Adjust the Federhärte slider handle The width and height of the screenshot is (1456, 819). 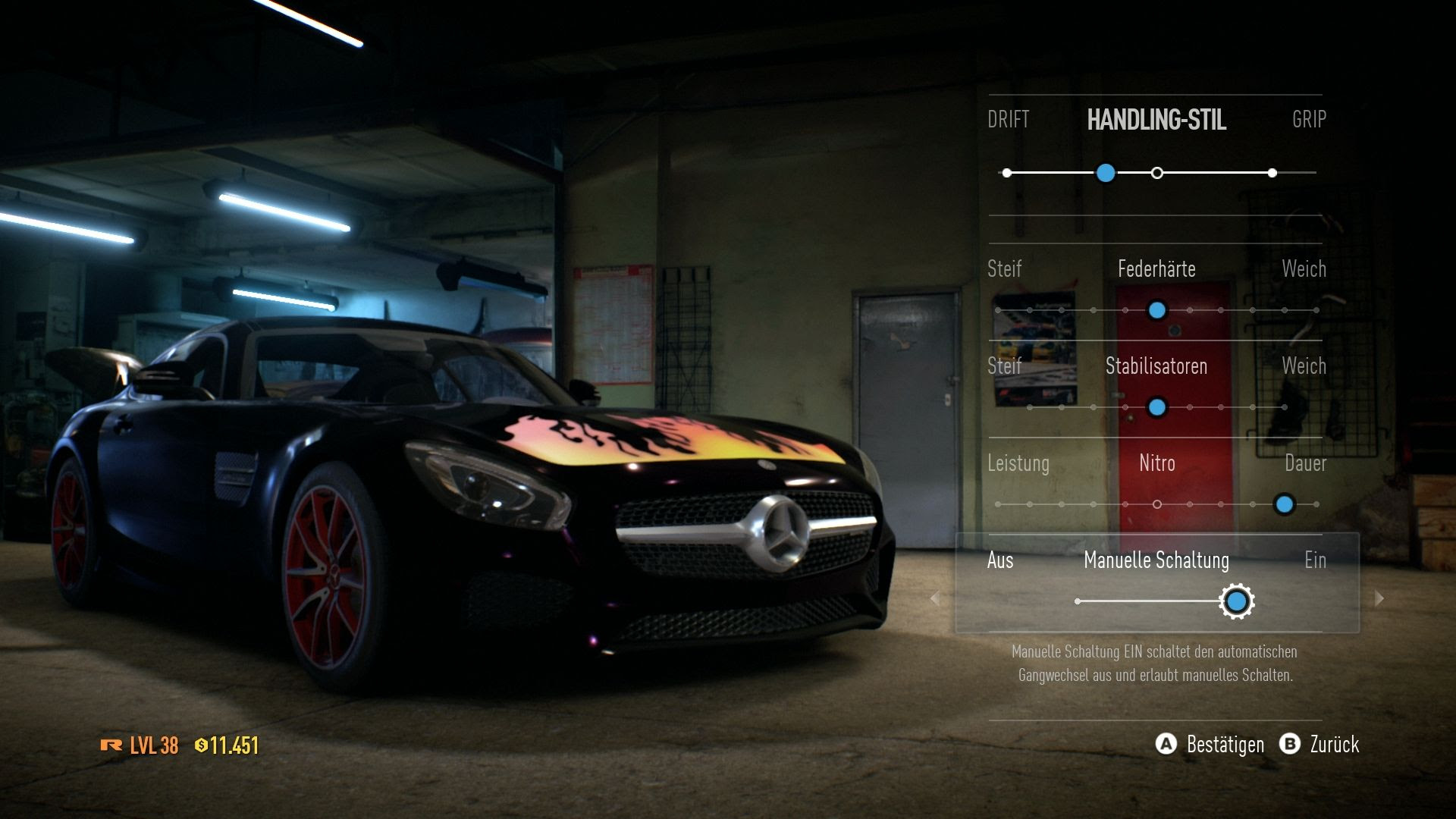(1156, 310)
